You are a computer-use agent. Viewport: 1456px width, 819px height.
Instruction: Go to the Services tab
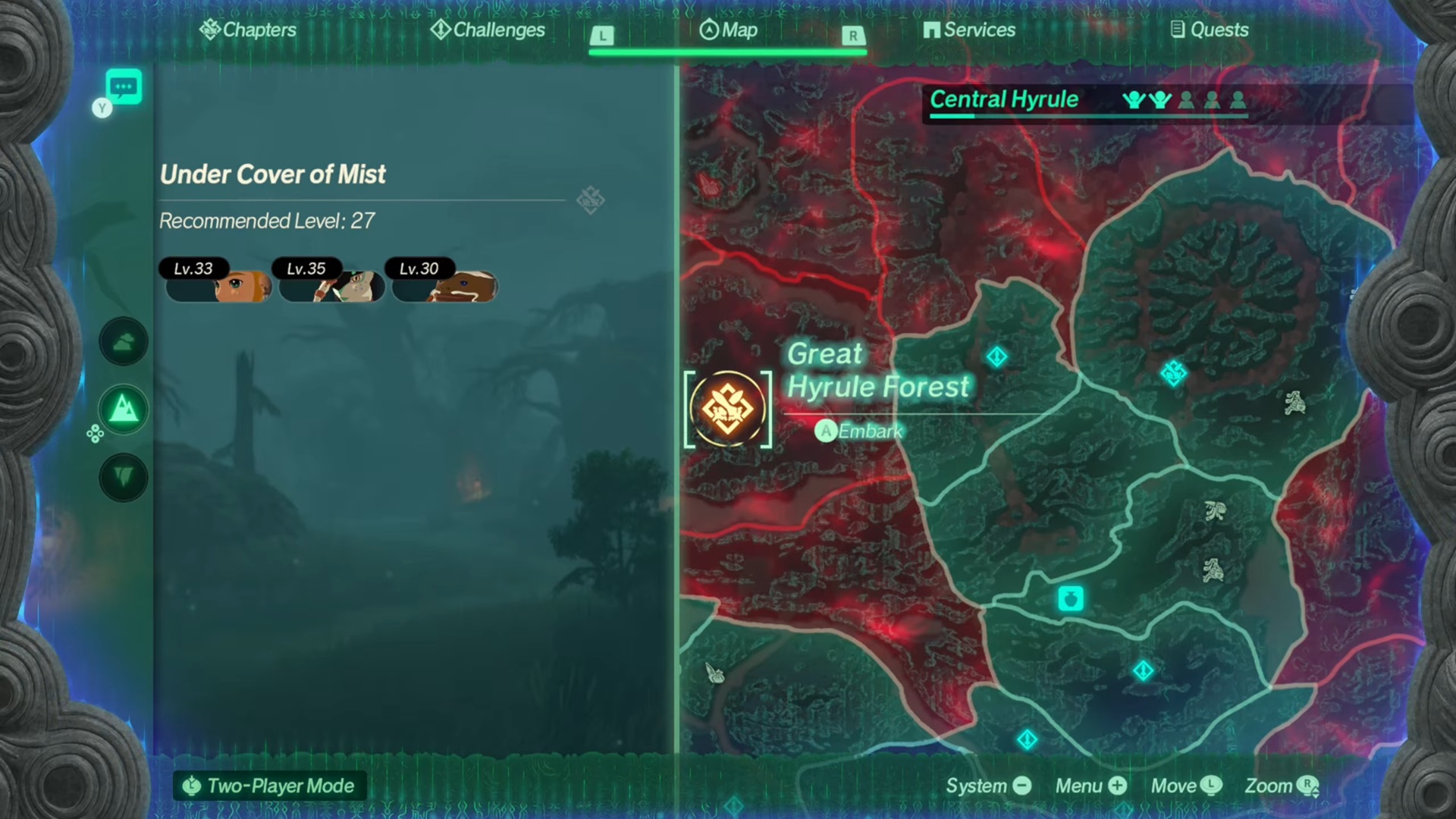coord(969,30)
